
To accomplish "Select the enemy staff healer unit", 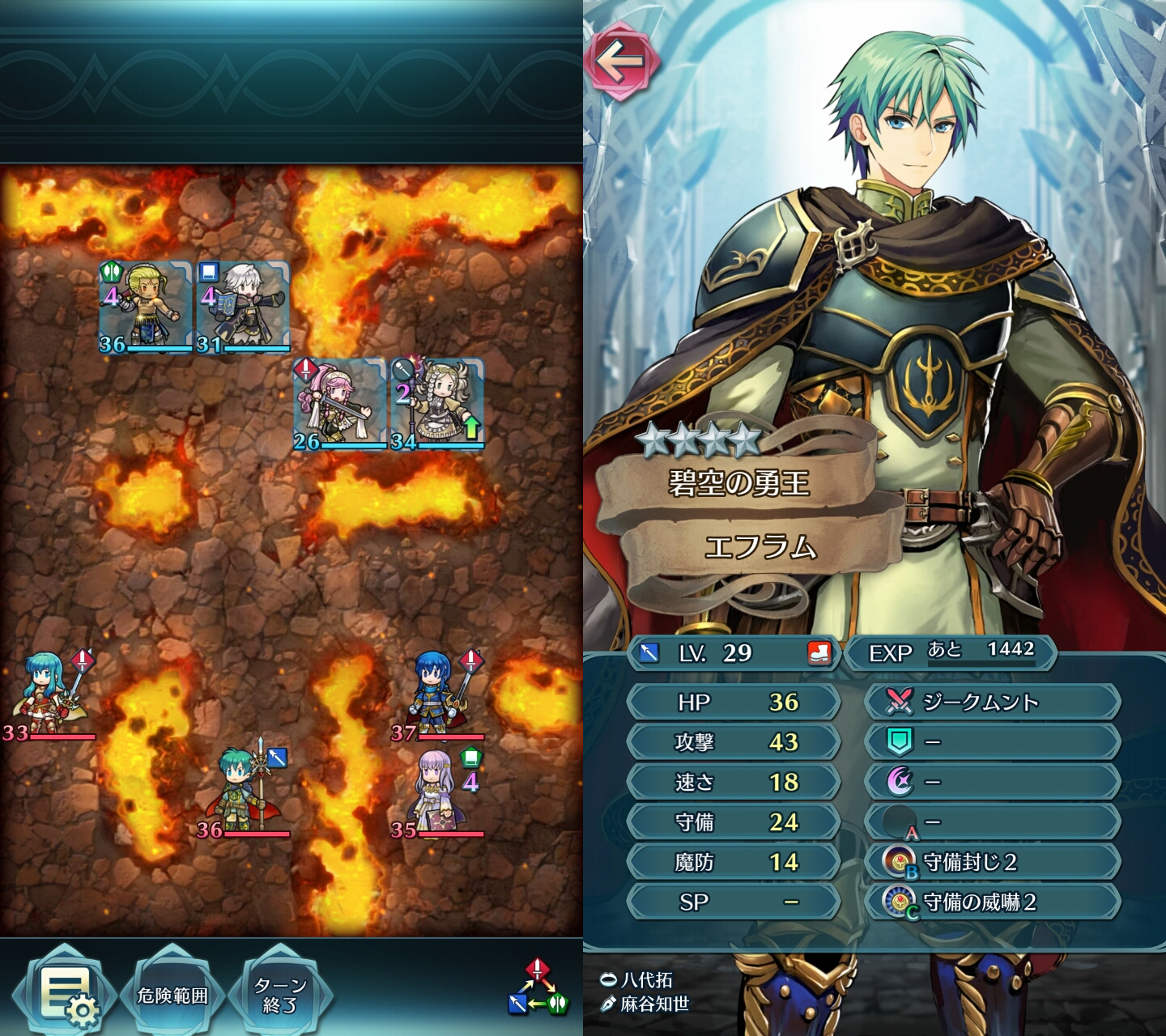I will tap(437, 405).
